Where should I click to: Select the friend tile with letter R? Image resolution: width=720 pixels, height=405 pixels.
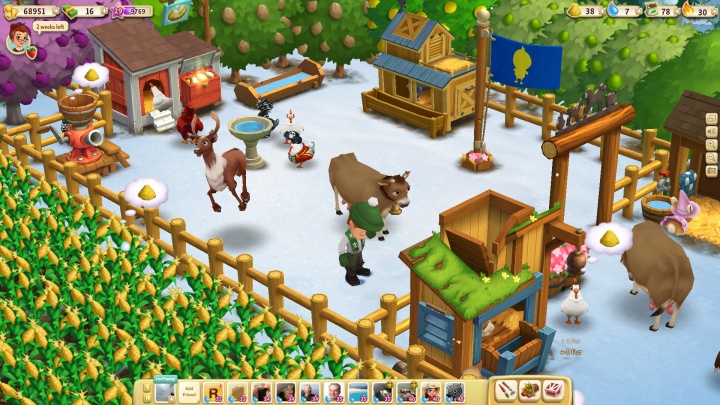click(213, 392)
